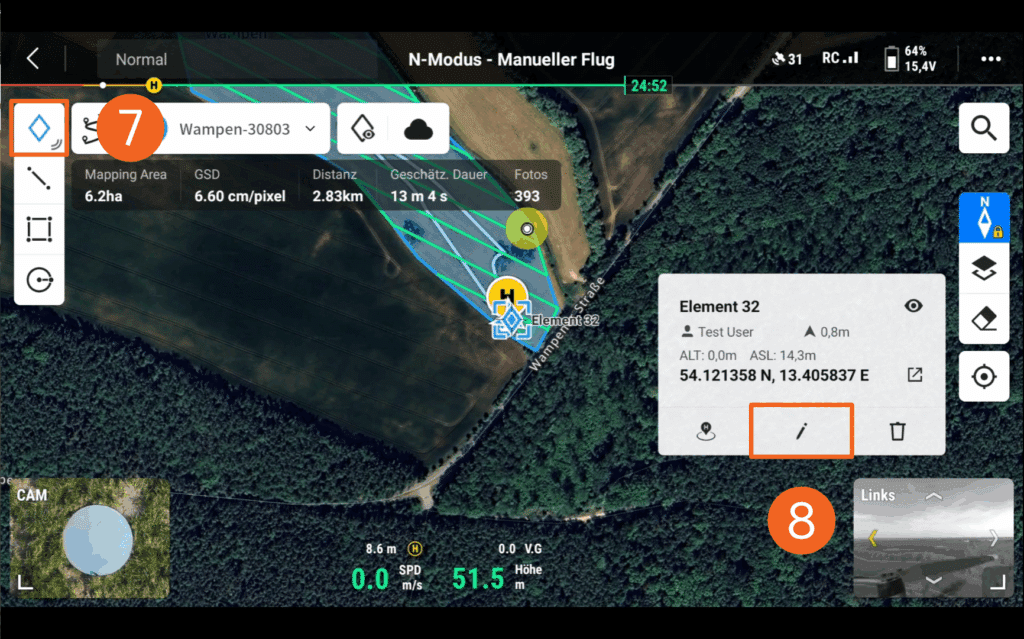Select the square area drawing tool

coord(39,230)
